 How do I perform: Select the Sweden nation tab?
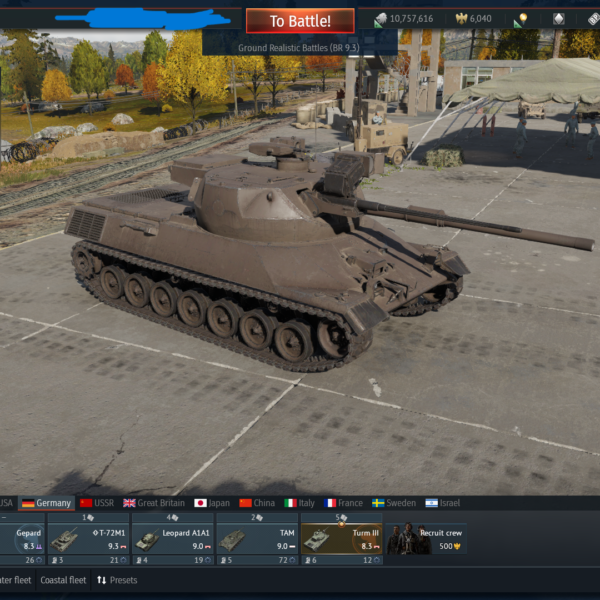click(x=394, y=503)
